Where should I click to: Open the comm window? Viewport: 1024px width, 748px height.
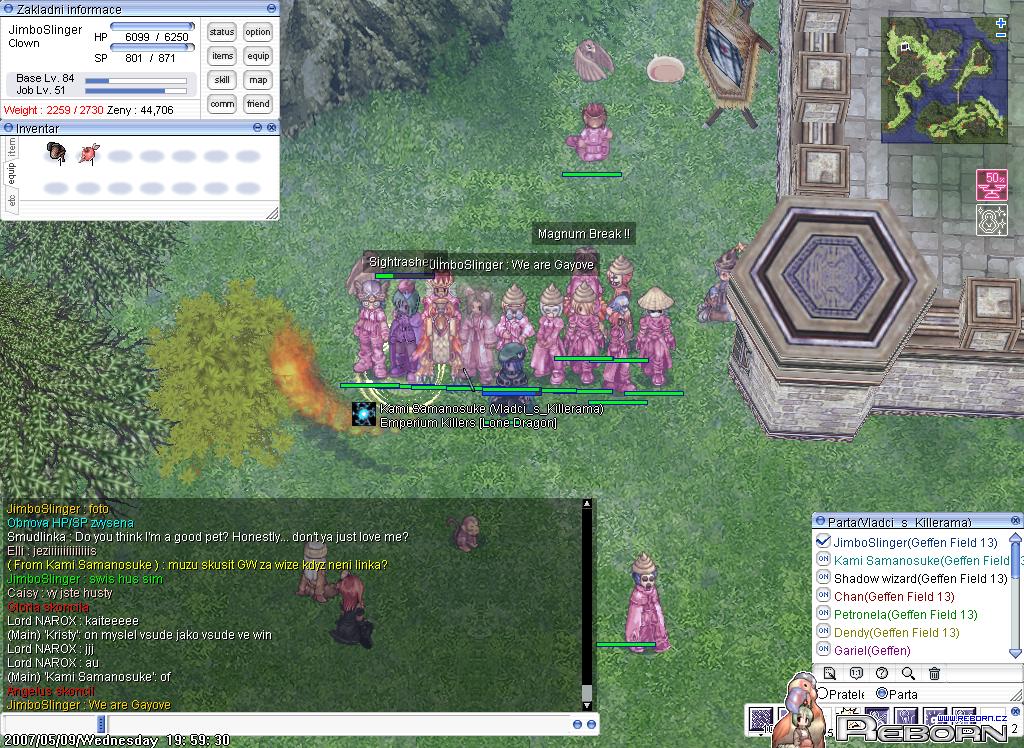point(222,104)
